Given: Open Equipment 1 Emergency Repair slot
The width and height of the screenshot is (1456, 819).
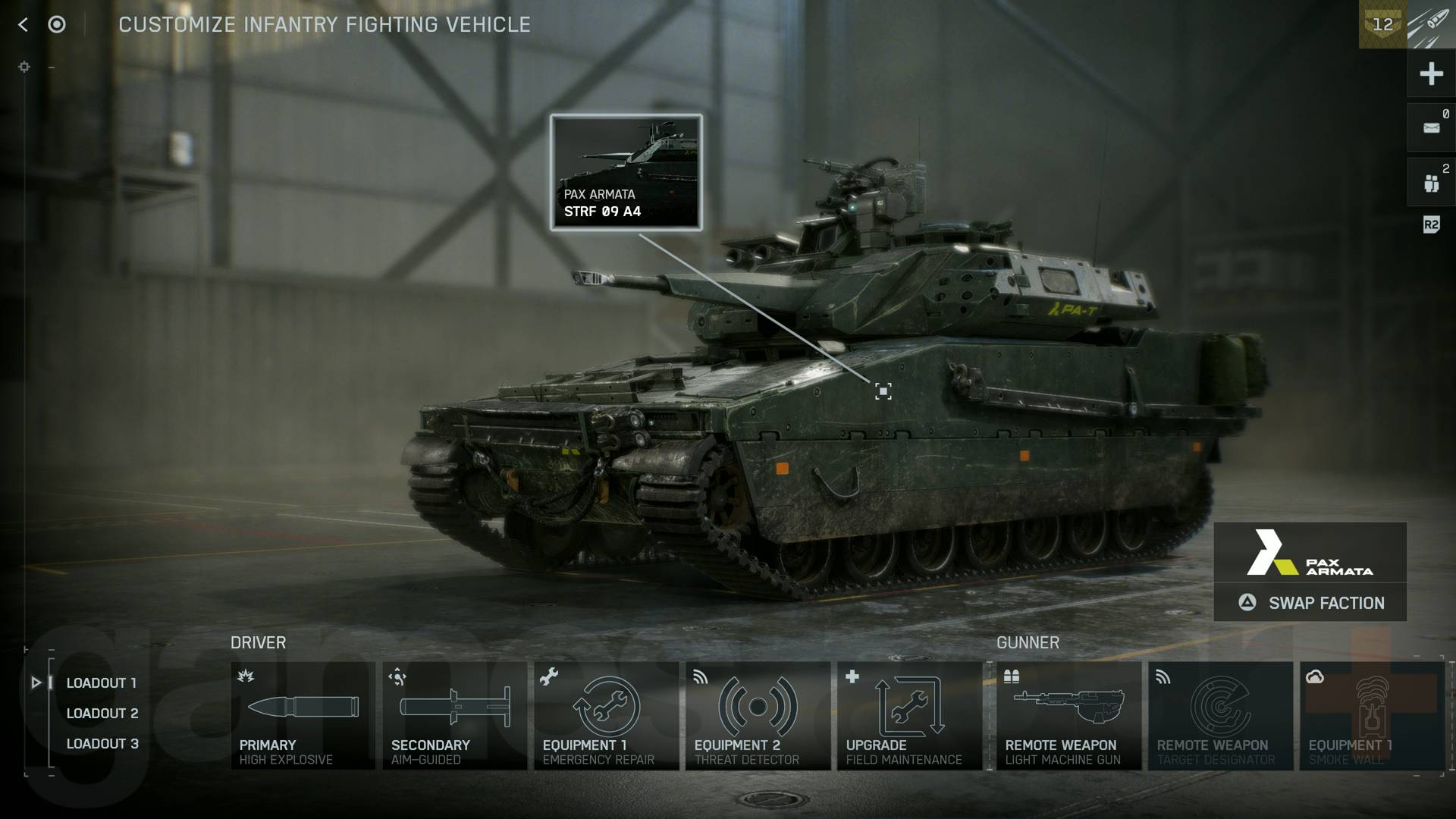Looking at the screenshot, I should pyautogui.click(x=606, y=715).
